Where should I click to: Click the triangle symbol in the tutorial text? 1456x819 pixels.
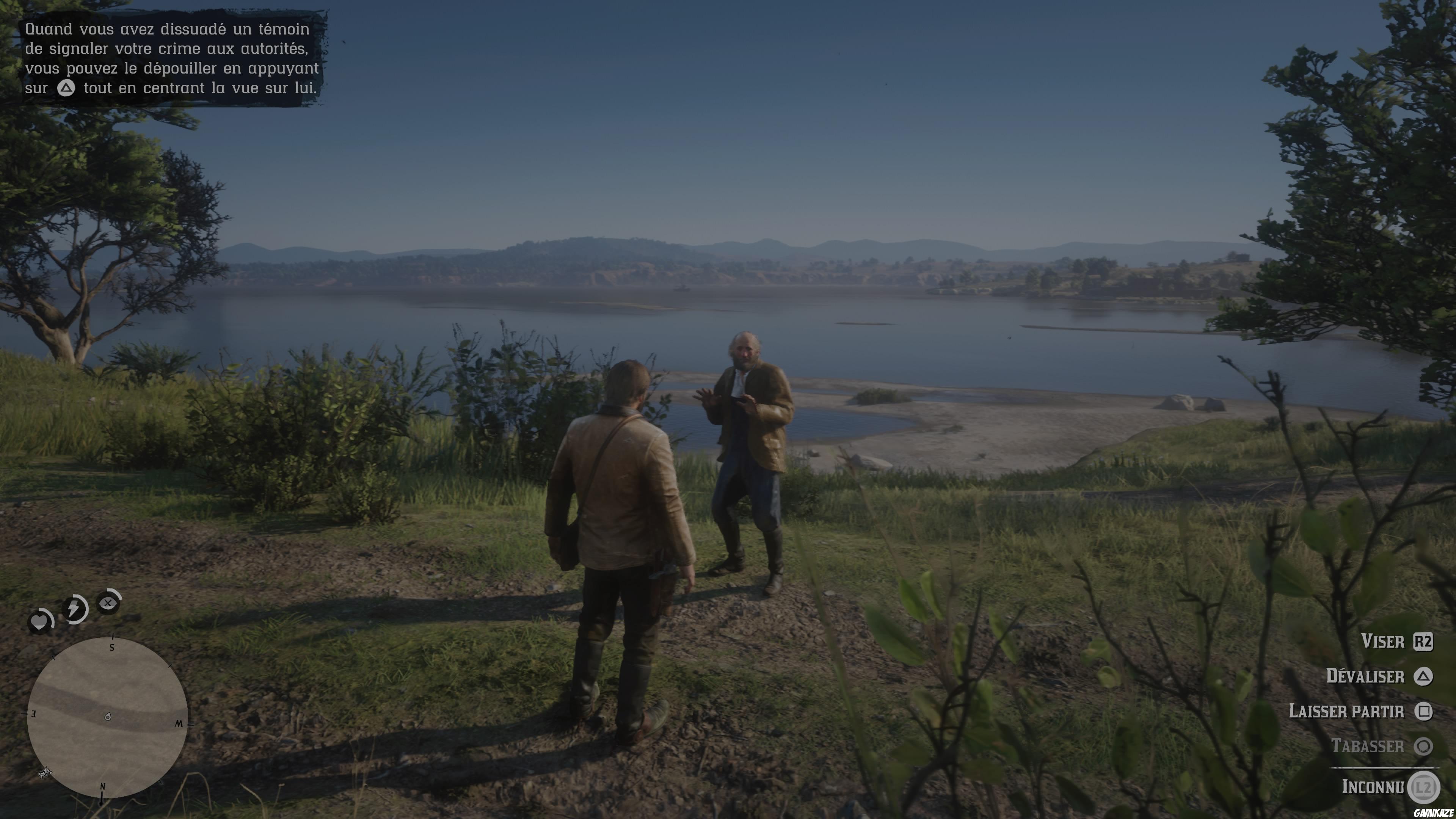click(x=66, y=89)
